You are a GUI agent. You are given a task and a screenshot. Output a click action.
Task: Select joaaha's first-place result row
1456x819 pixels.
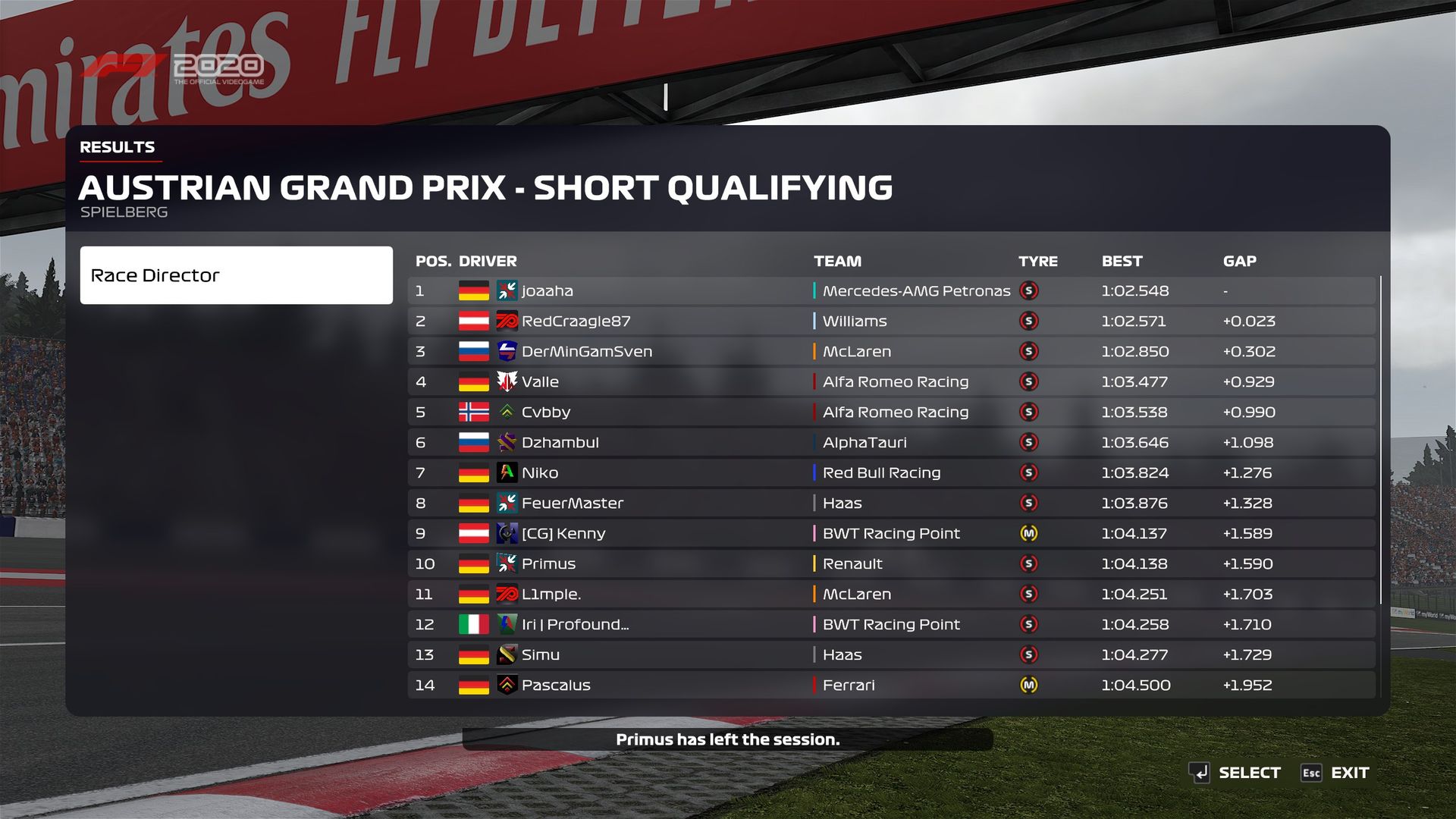[891, 291]
